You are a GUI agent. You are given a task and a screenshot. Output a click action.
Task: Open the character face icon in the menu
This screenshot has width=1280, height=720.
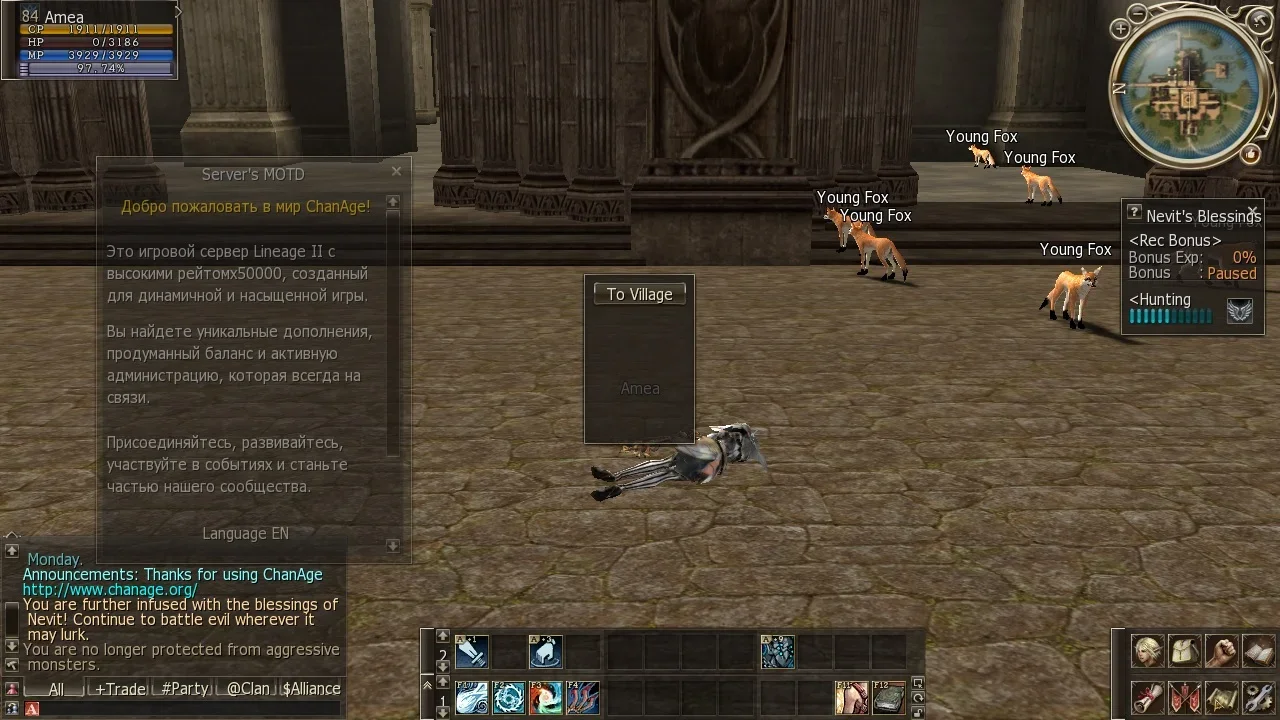[1146, 651]
